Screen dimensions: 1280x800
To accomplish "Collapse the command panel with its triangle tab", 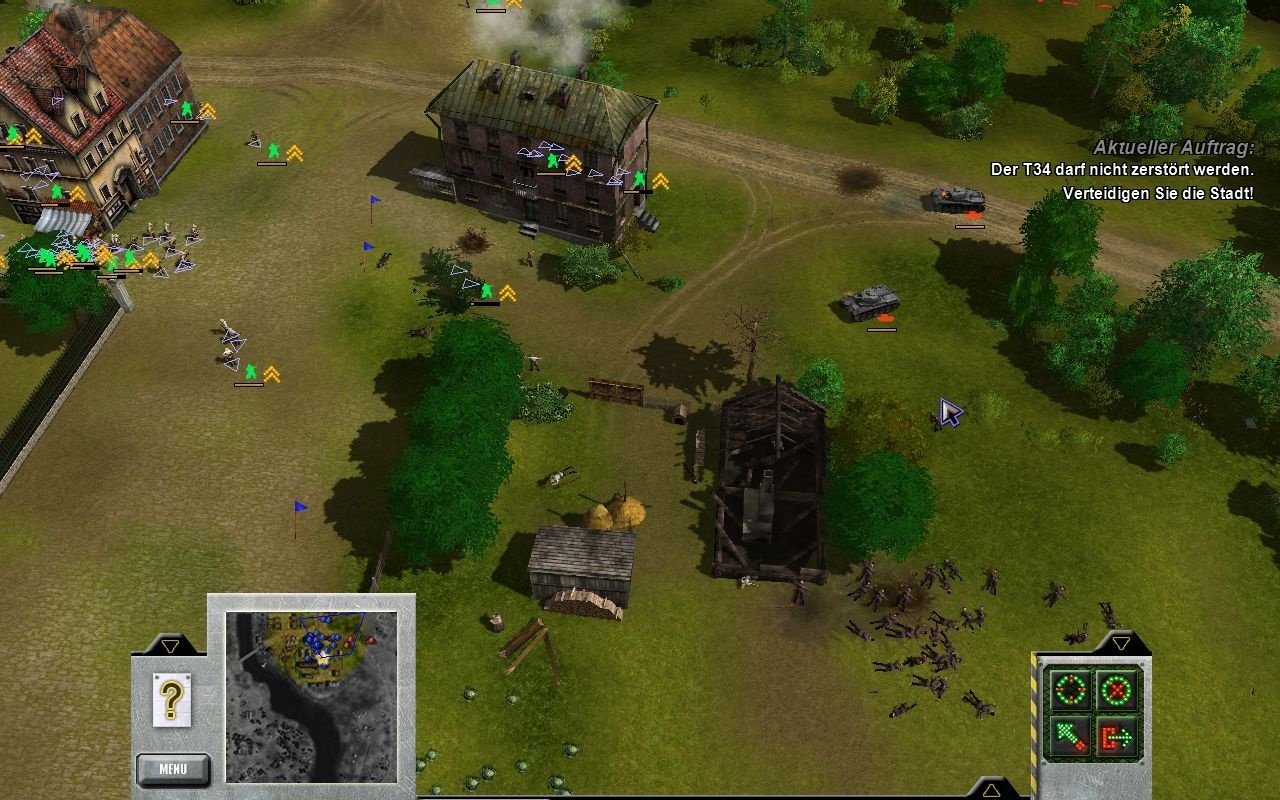I will pyautogui.click(x=1121, y=643).
